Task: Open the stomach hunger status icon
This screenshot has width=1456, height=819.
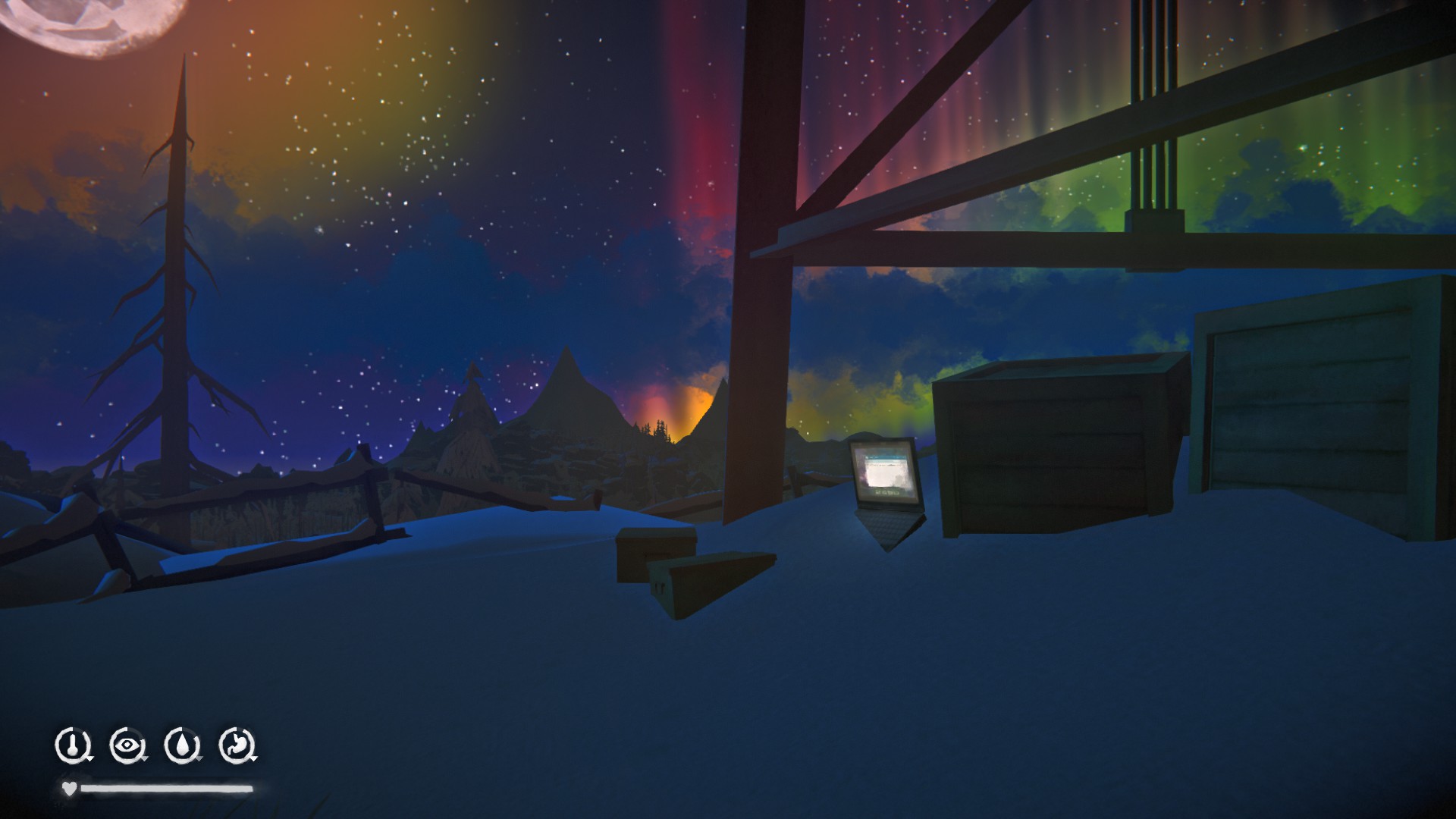Action: 237,745
